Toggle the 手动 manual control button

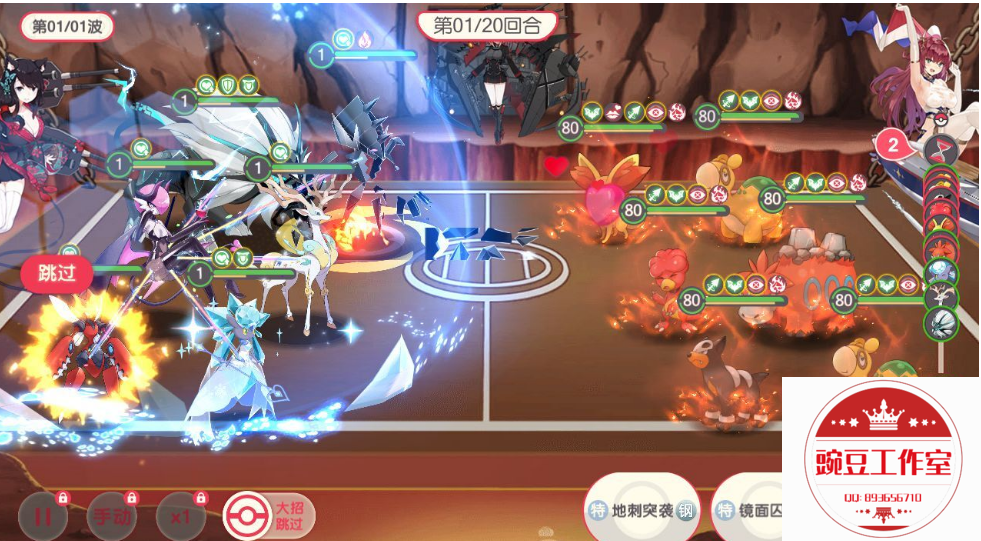pyautogui.click(x=111, y=517)
